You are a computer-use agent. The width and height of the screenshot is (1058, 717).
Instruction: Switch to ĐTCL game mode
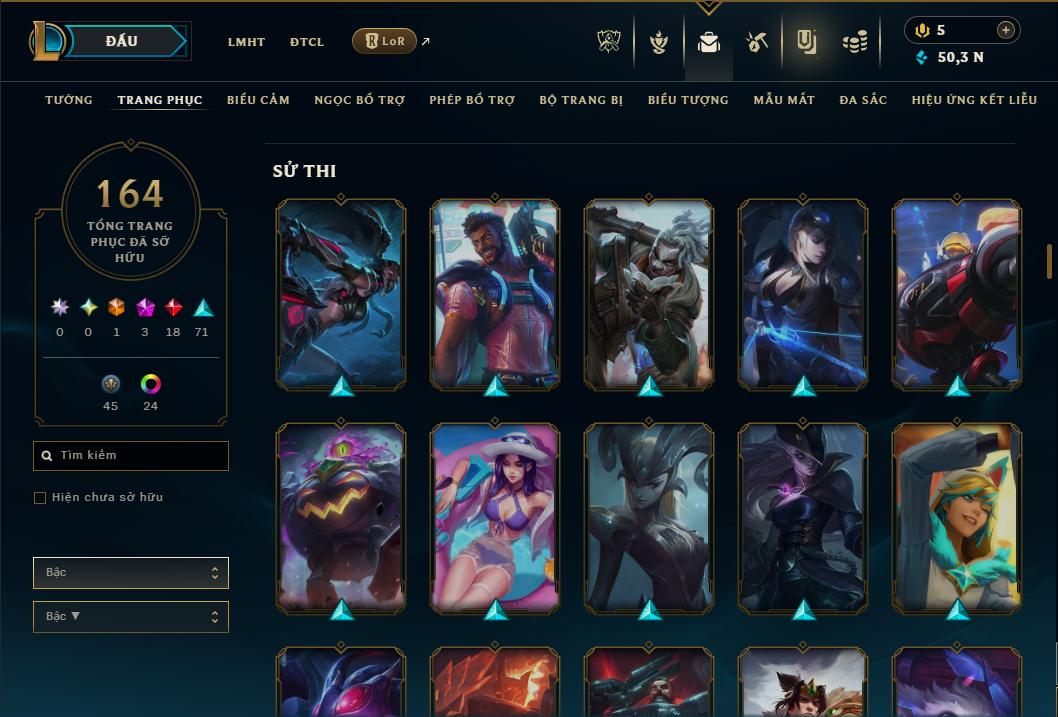[x=307, y=42]
